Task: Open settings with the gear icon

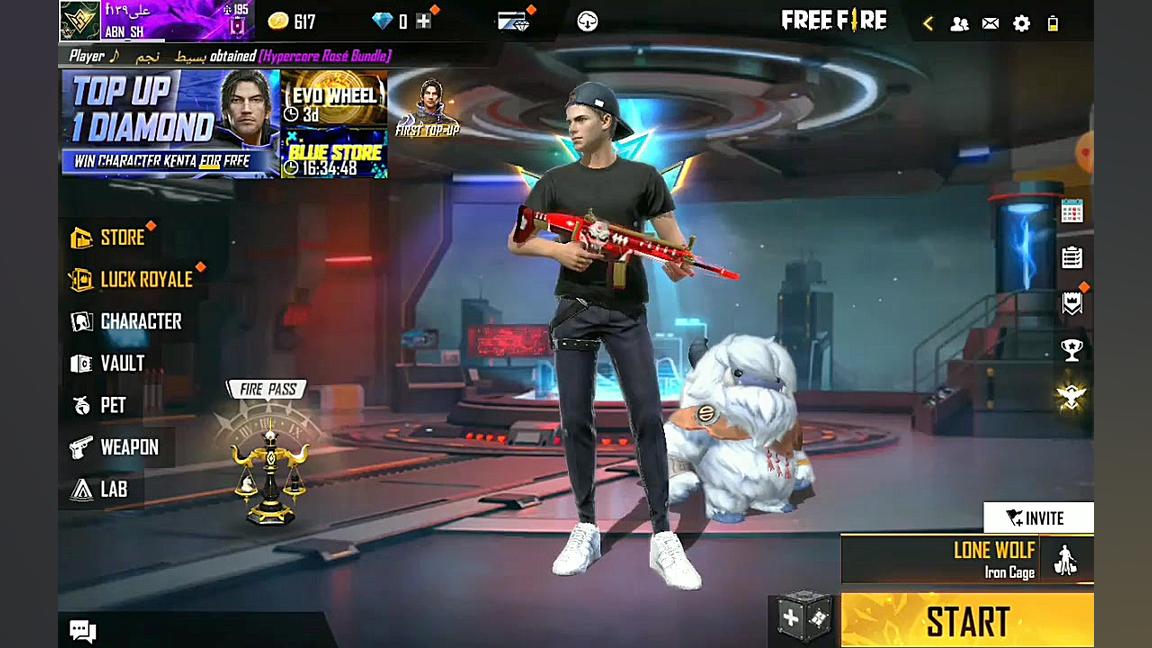Action: point(1021,23)
